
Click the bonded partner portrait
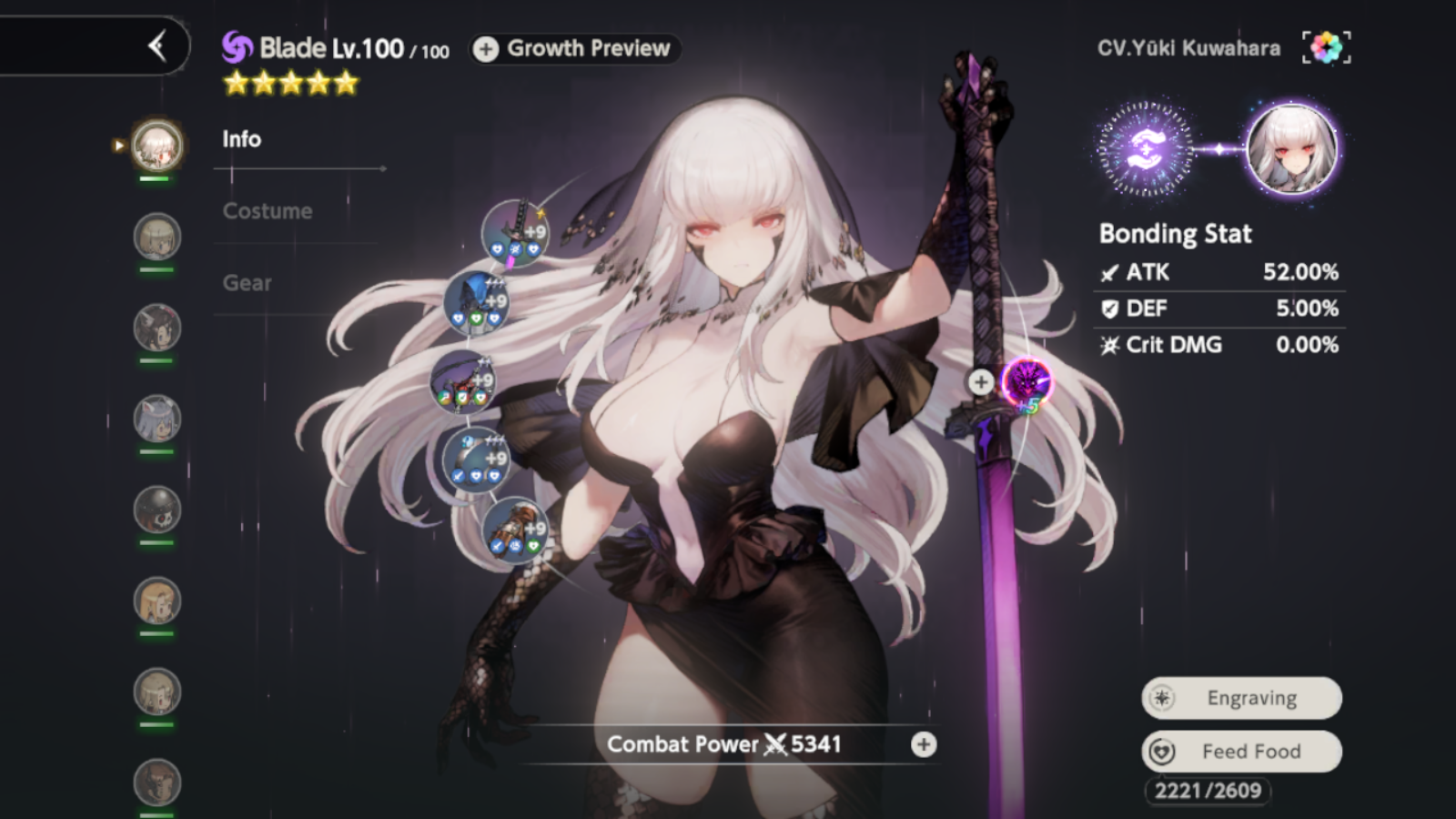(x=1291, y=149)
